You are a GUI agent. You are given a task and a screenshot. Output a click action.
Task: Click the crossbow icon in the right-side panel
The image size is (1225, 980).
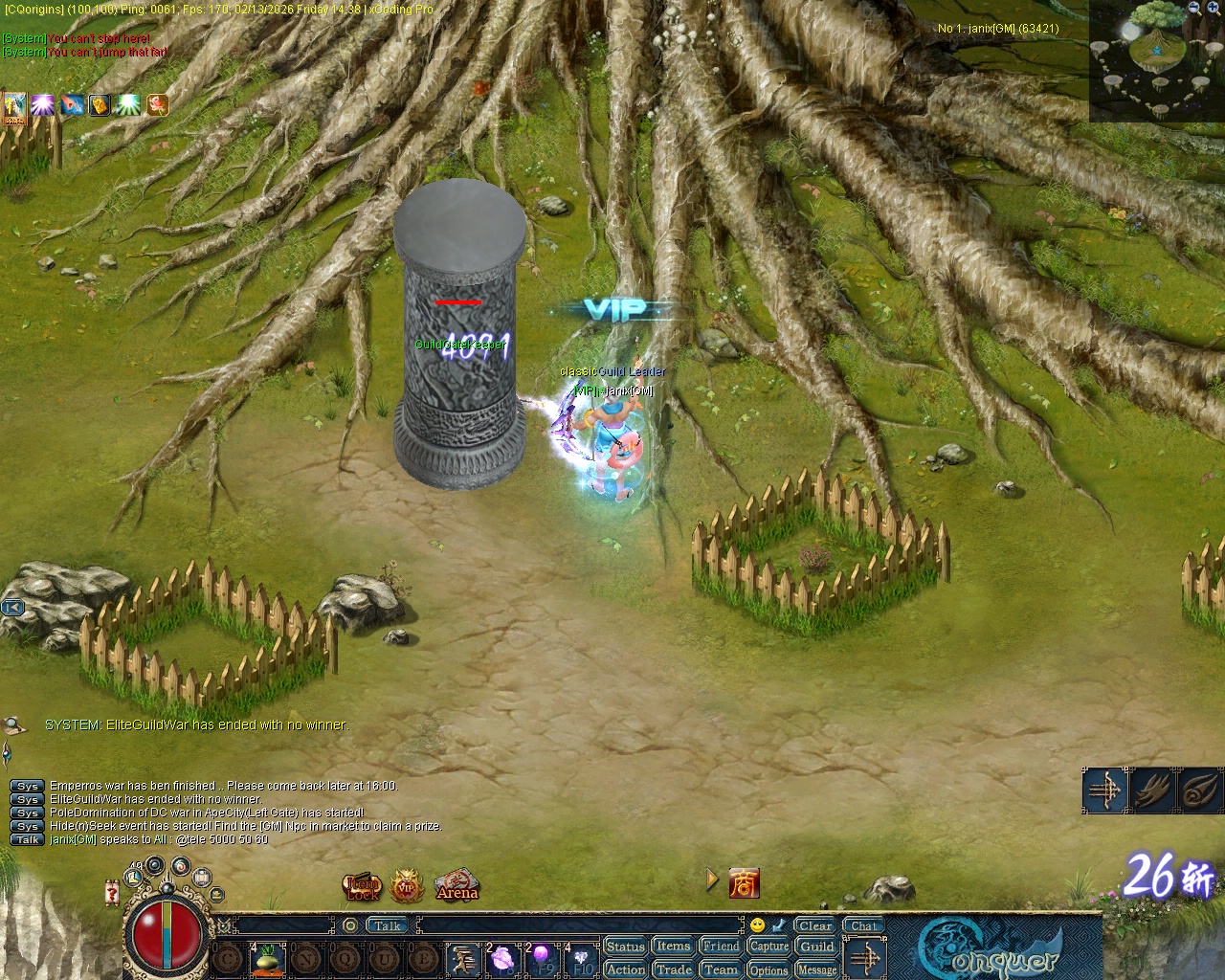1102,792
